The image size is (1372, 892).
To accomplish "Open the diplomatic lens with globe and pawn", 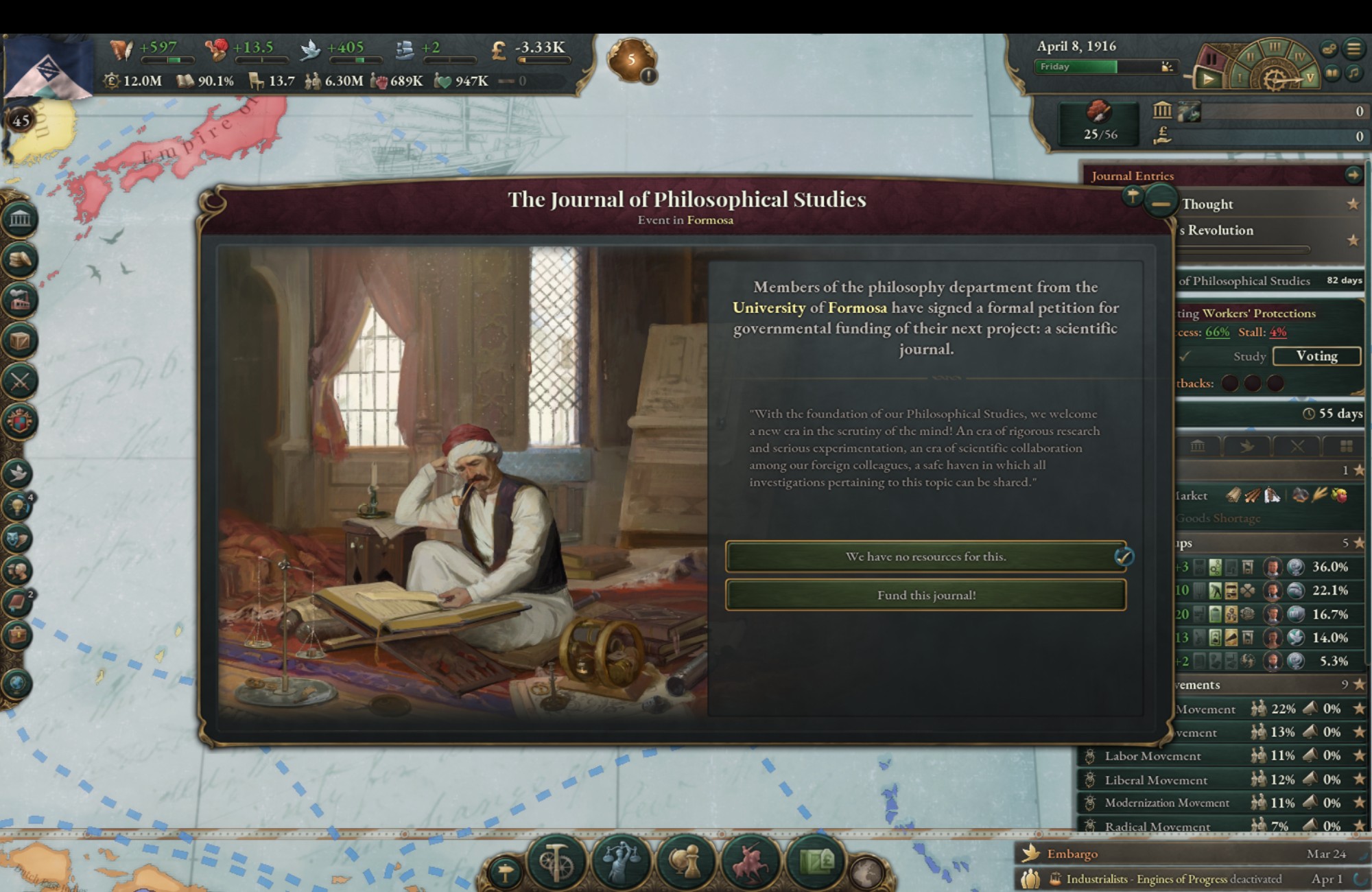I will [x=686, y=860].
